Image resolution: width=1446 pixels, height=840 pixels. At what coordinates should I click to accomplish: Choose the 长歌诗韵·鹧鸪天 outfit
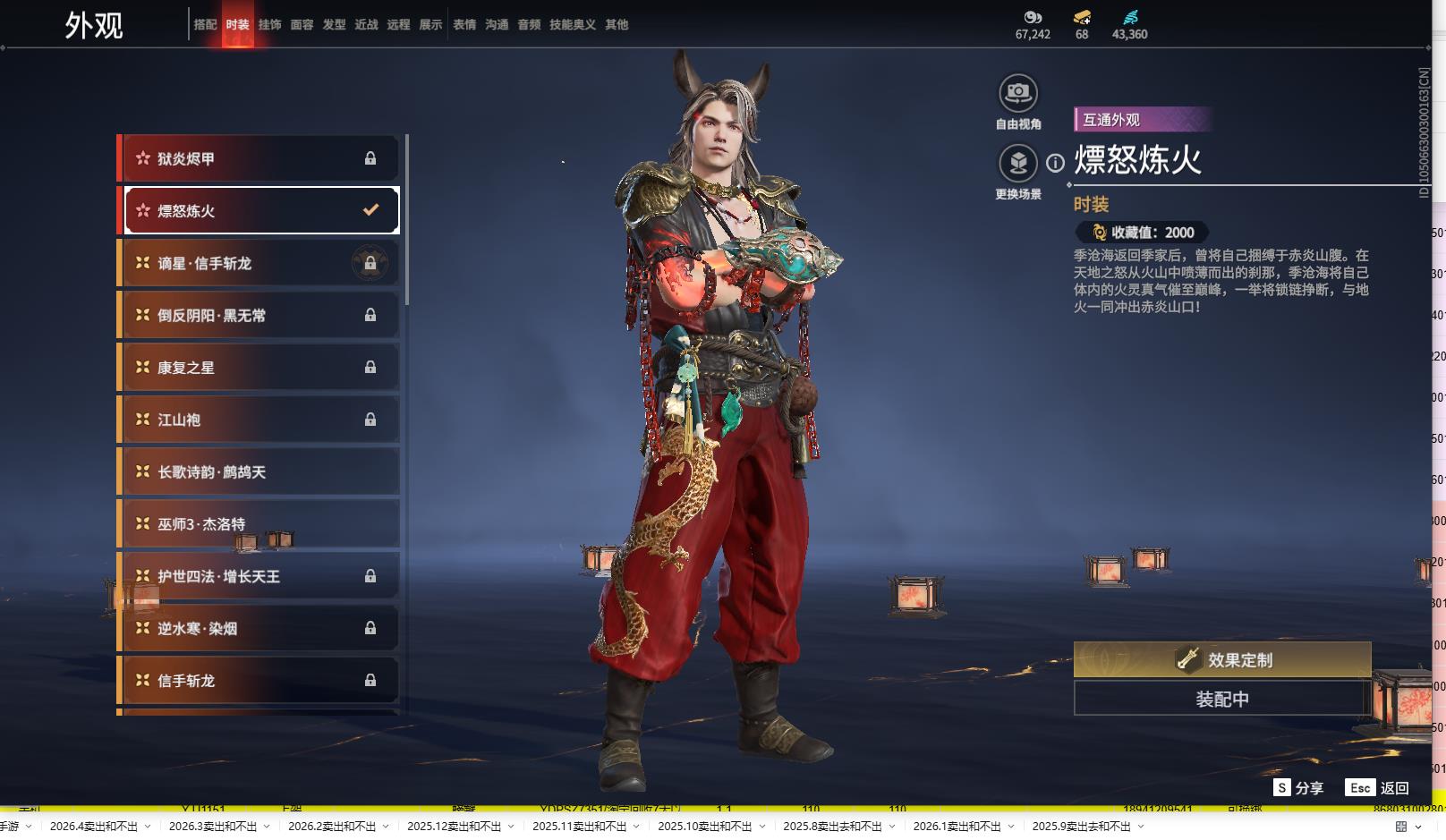[x=259, y=472]
